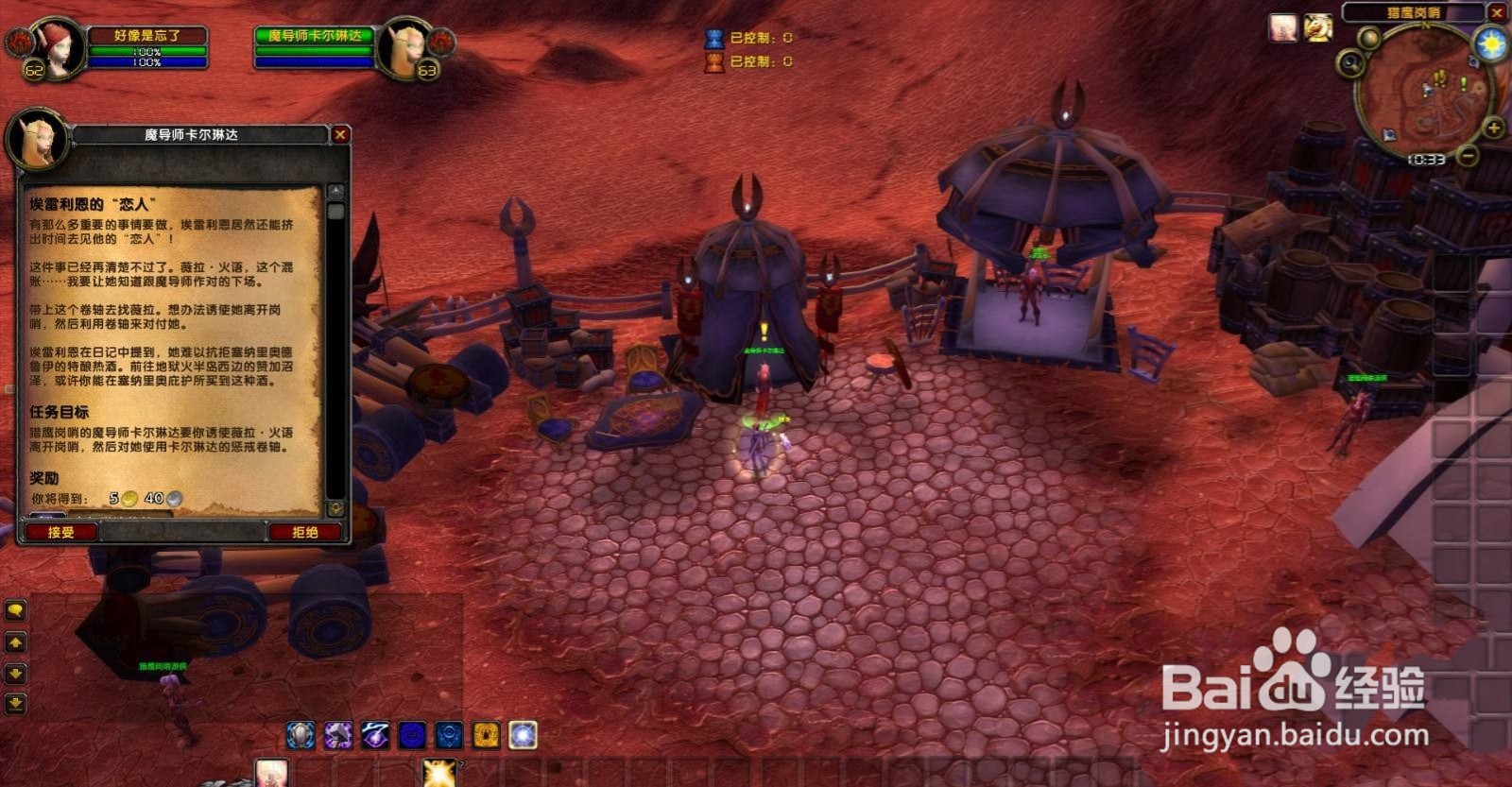This screenshot has width=1512, height=787.
Task: Activate the armored helmet shield ability
Action: coord(301,735)
